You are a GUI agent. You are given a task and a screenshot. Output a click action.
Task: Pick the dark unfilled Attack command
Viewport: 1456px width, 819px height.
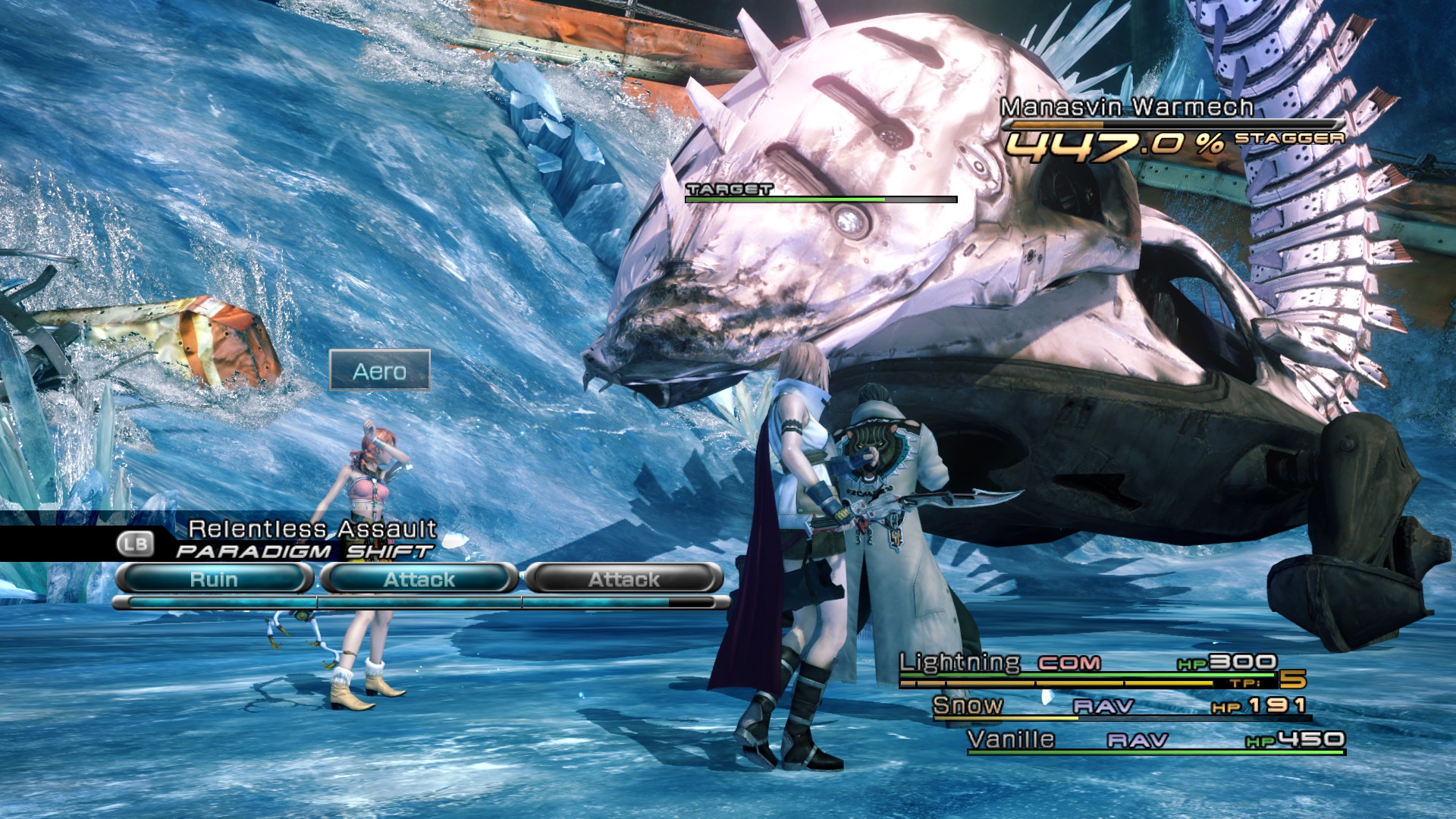(624, 579)
